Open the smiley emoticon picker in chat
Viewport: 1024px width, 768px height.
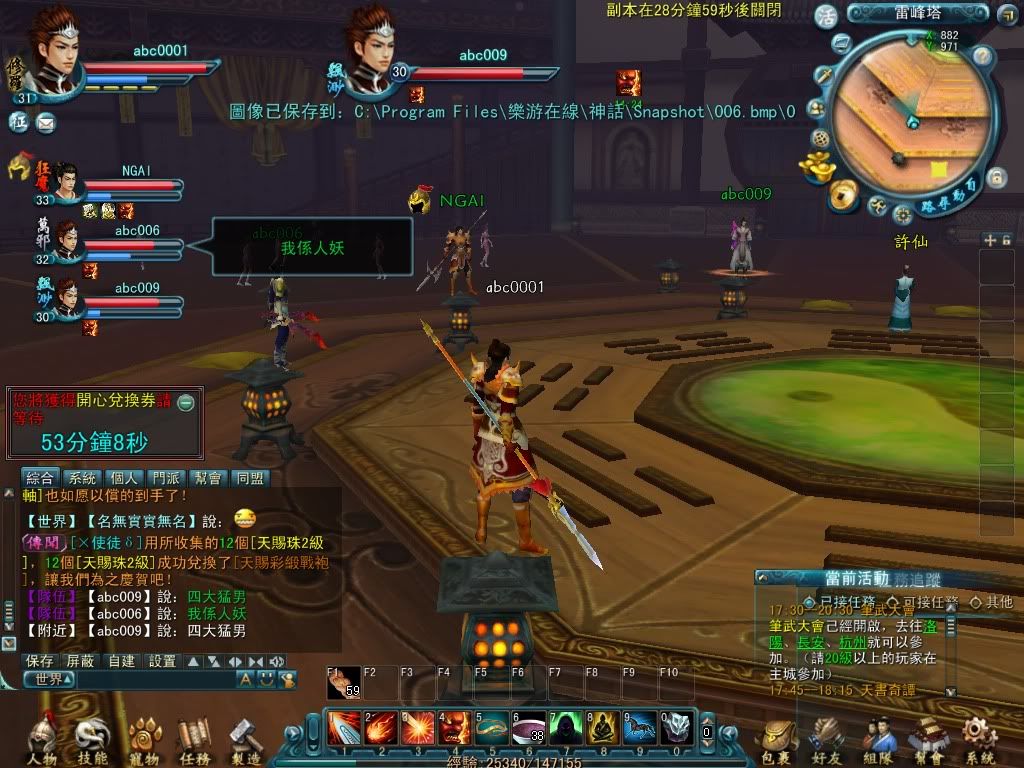(x=265, y=680)
